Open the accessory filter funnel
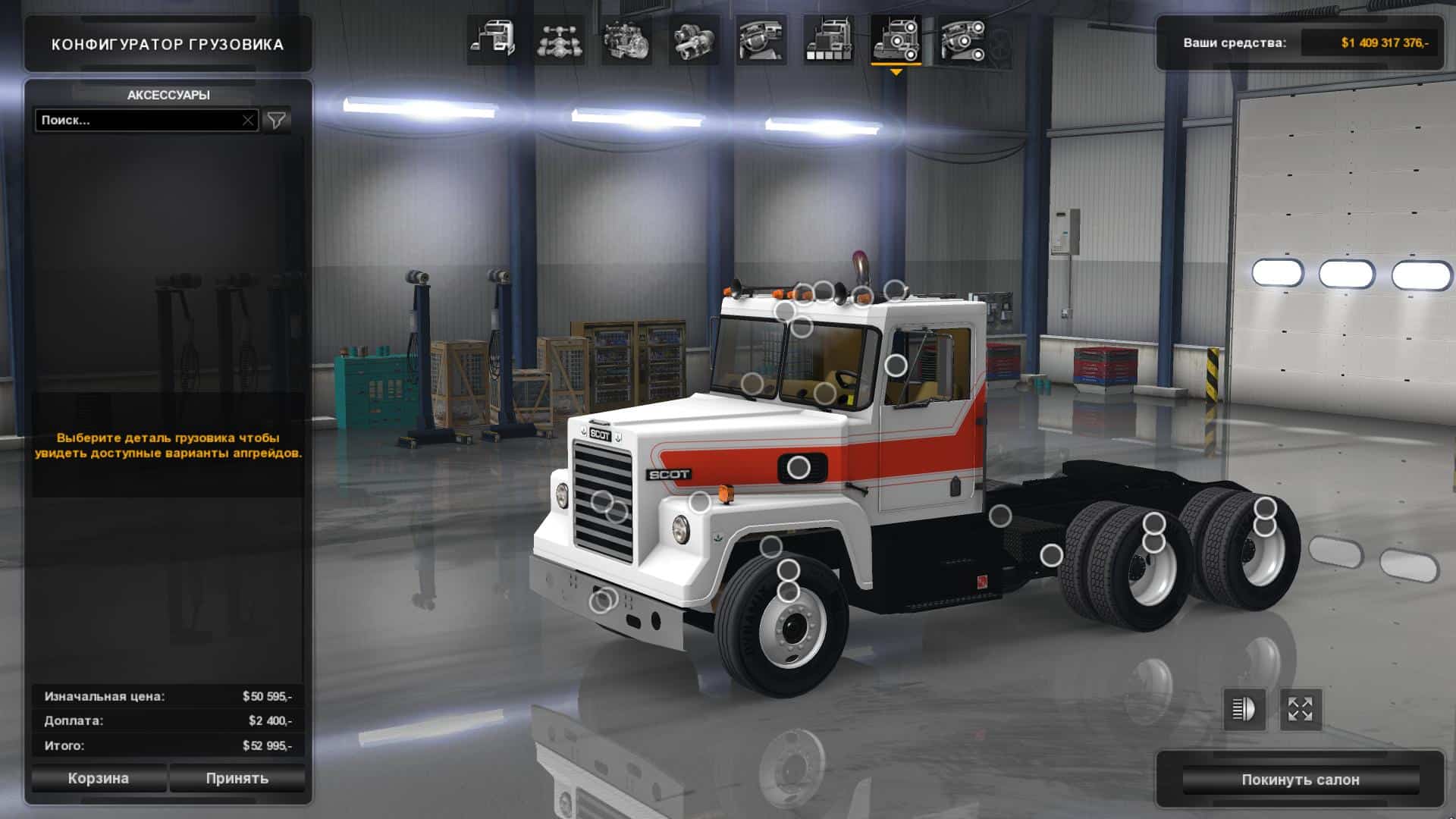This screenshot has width=1456, height=819. point(277,120)
